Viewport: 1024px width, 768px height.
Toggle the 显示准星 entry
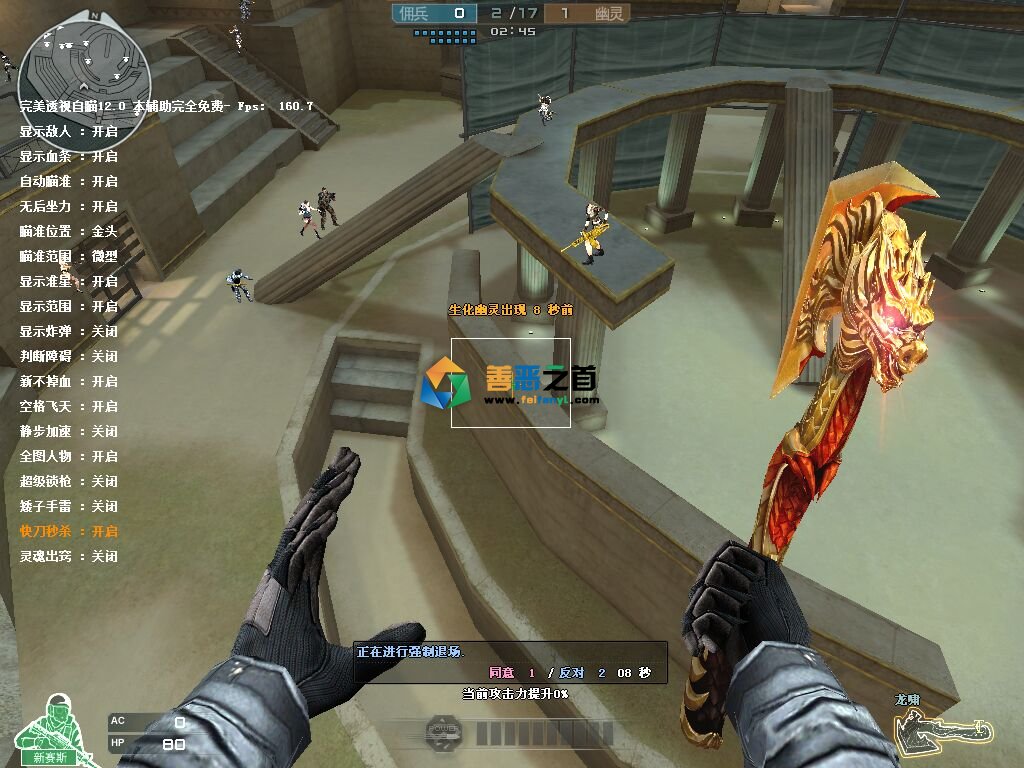(68, 281)
